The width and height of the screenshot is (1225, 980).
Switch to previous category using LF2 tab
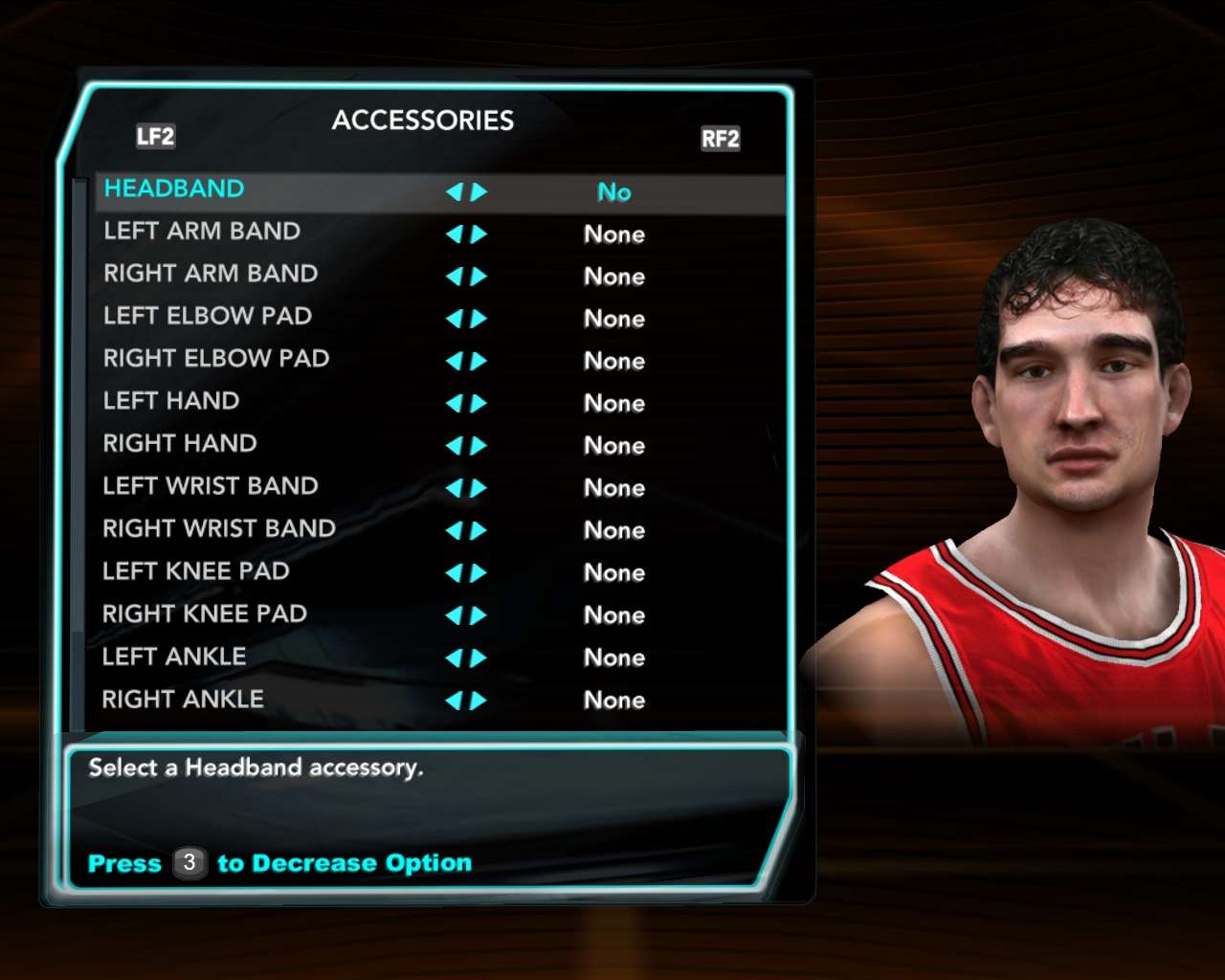point(155,137)
